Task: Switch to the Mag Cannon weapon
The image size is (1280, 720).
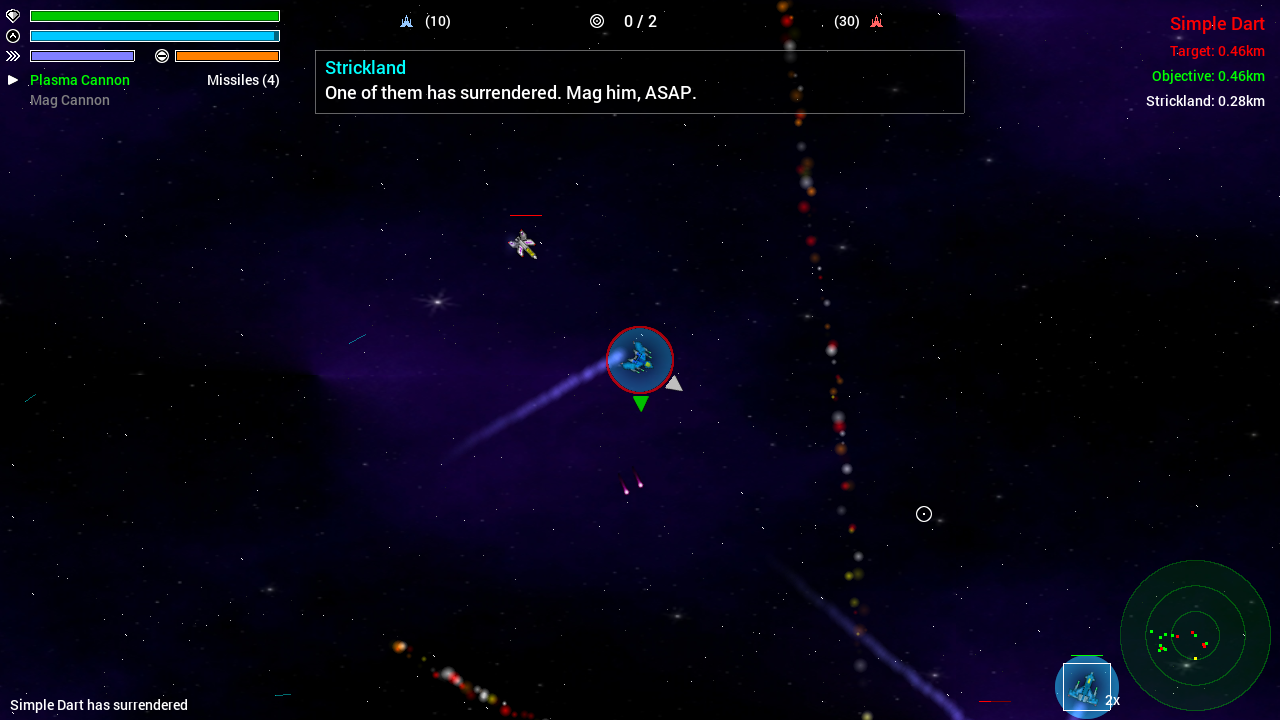Action: point(70,100)
